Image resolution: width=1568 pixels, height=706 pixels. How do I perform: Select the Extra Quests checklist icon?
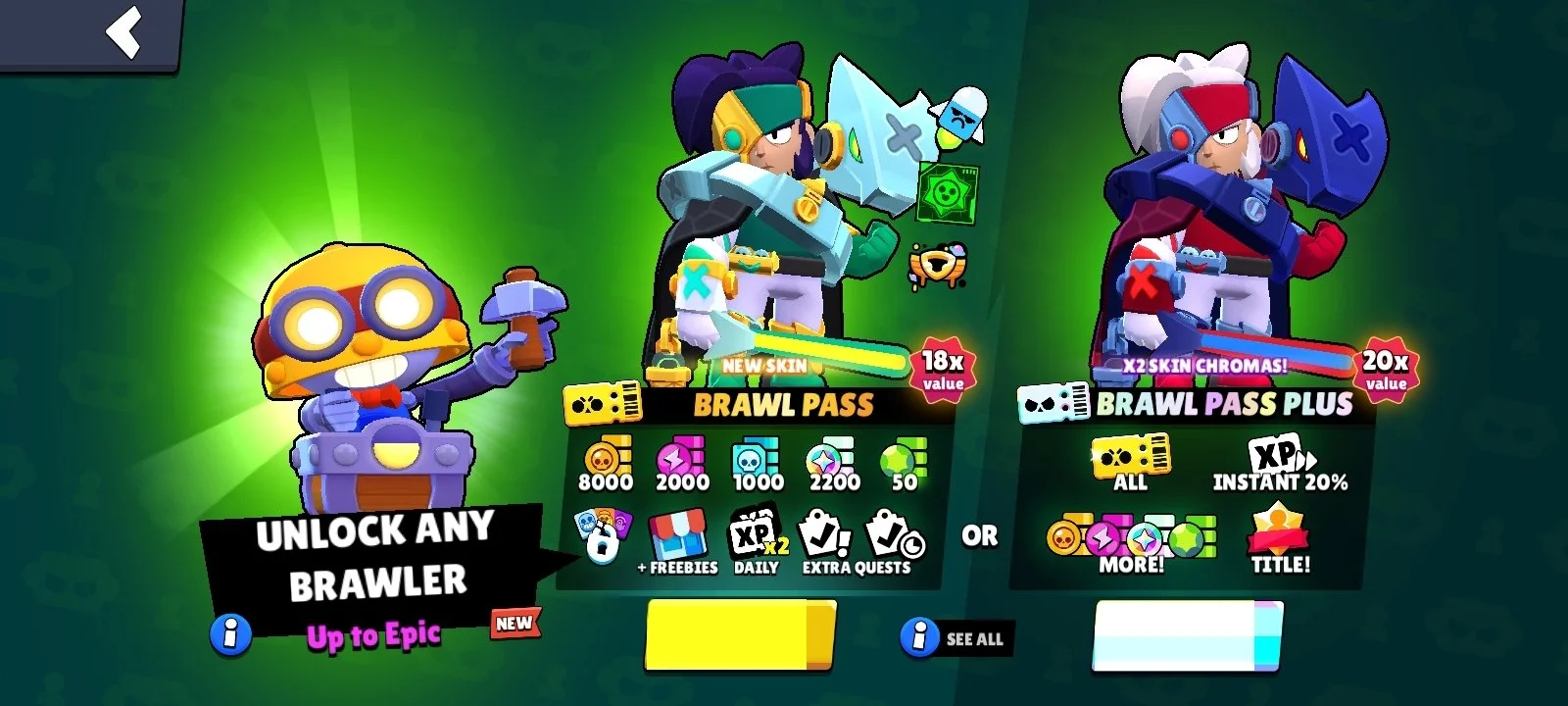click(x=823, y=534)
